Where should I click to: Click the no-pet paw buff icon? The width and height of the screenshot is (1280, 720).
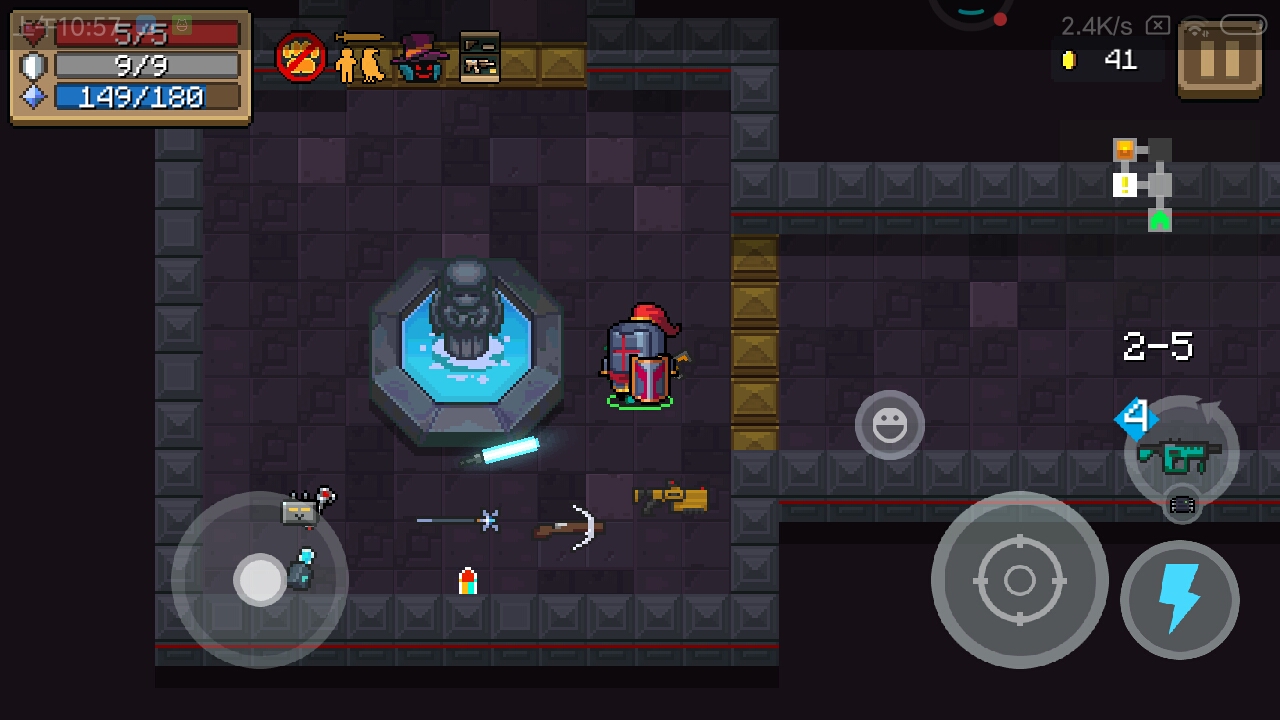(x=300, y=57)
